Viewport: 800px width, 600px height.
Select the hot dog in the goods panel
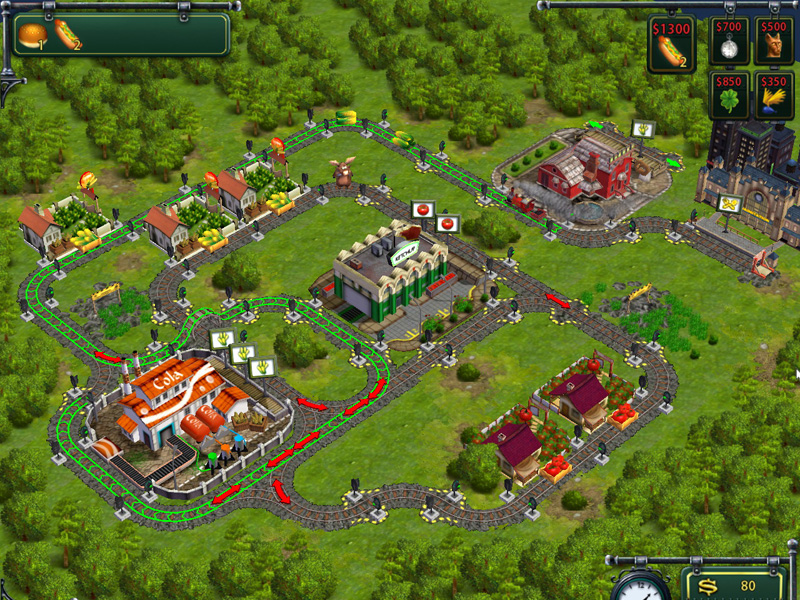click(67, 35)
